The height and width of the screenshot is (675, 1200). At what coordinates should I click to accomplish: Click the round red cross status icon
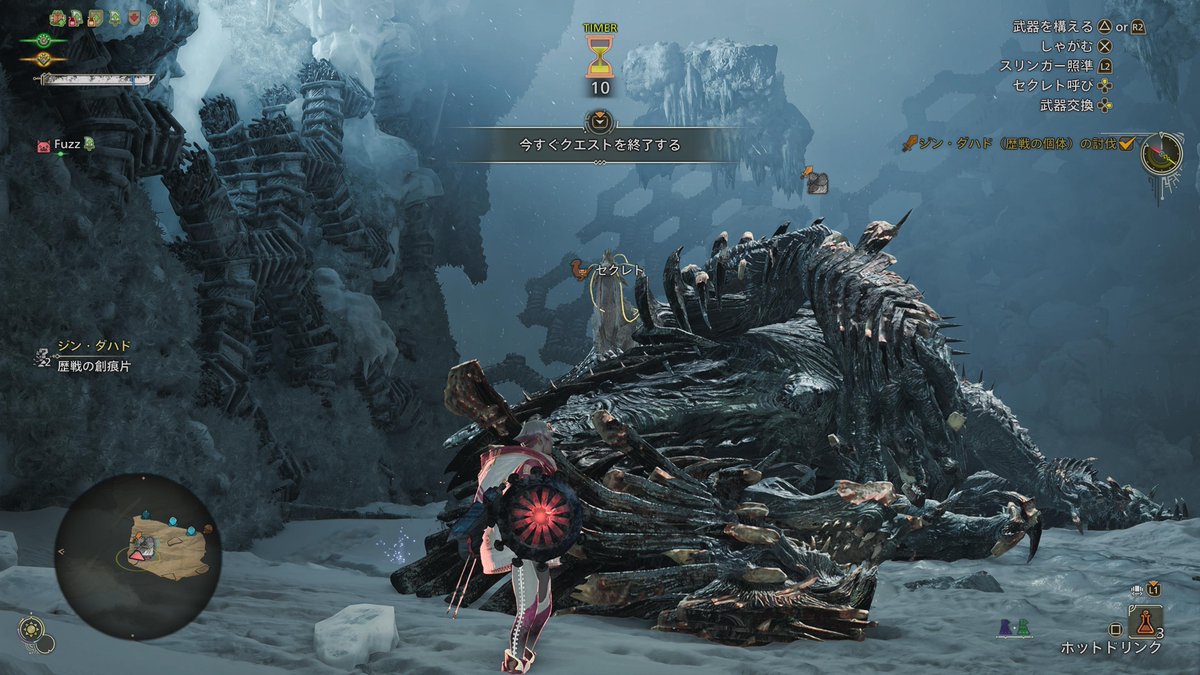click(153, 18)
